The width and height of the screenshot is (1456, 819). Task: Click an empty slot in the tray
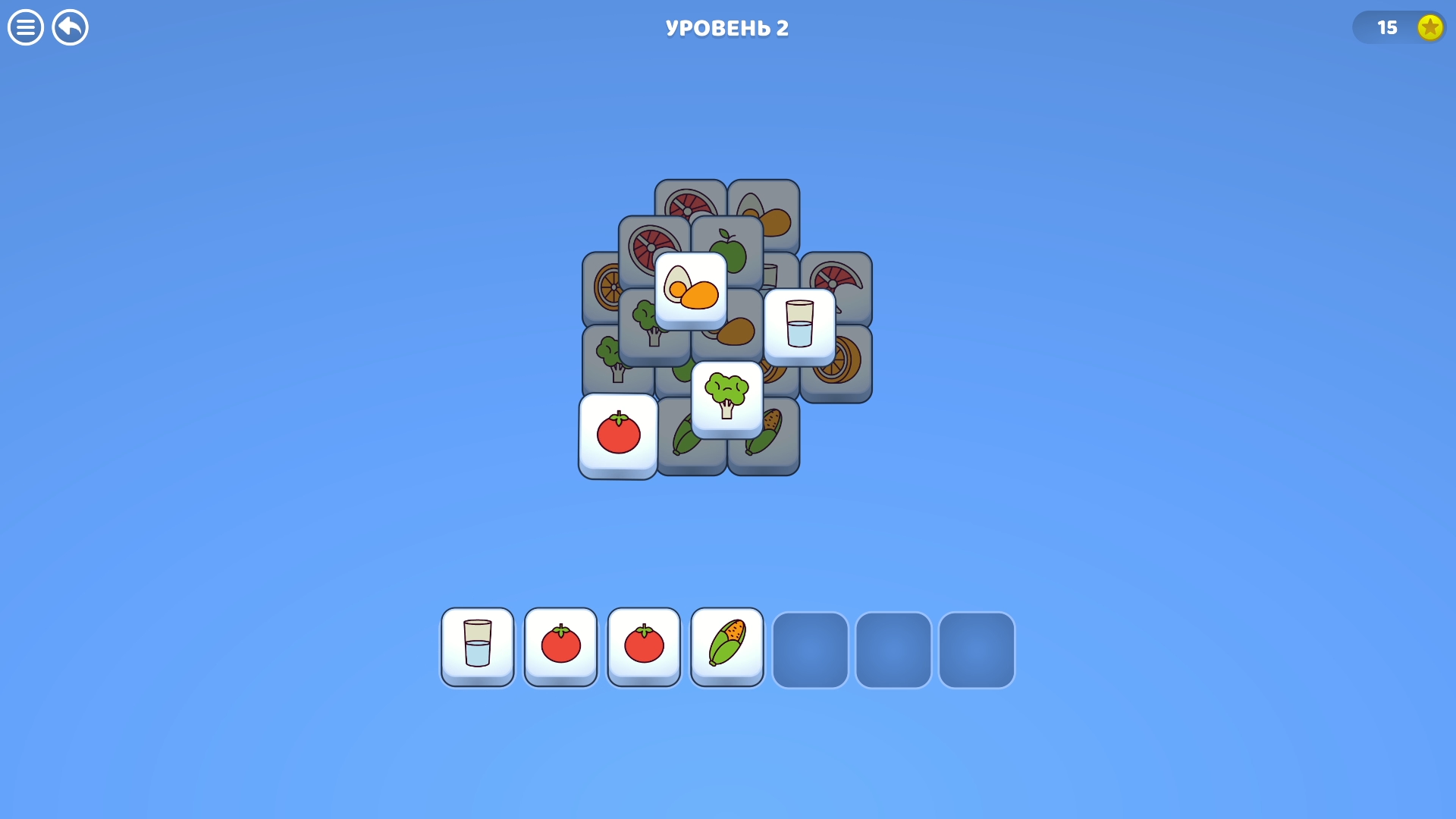click(x=810, y=649)
